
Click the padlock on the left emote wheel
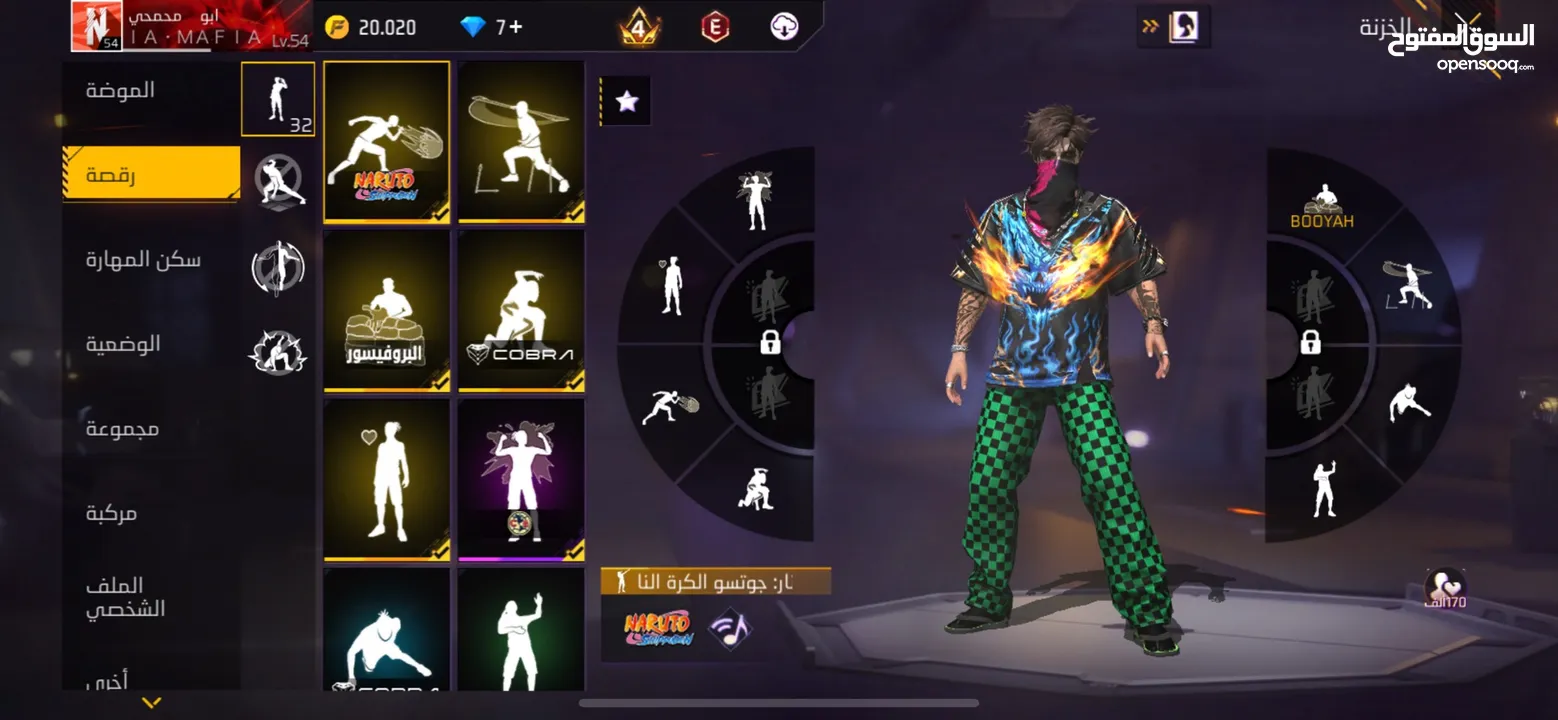(770, 343)
